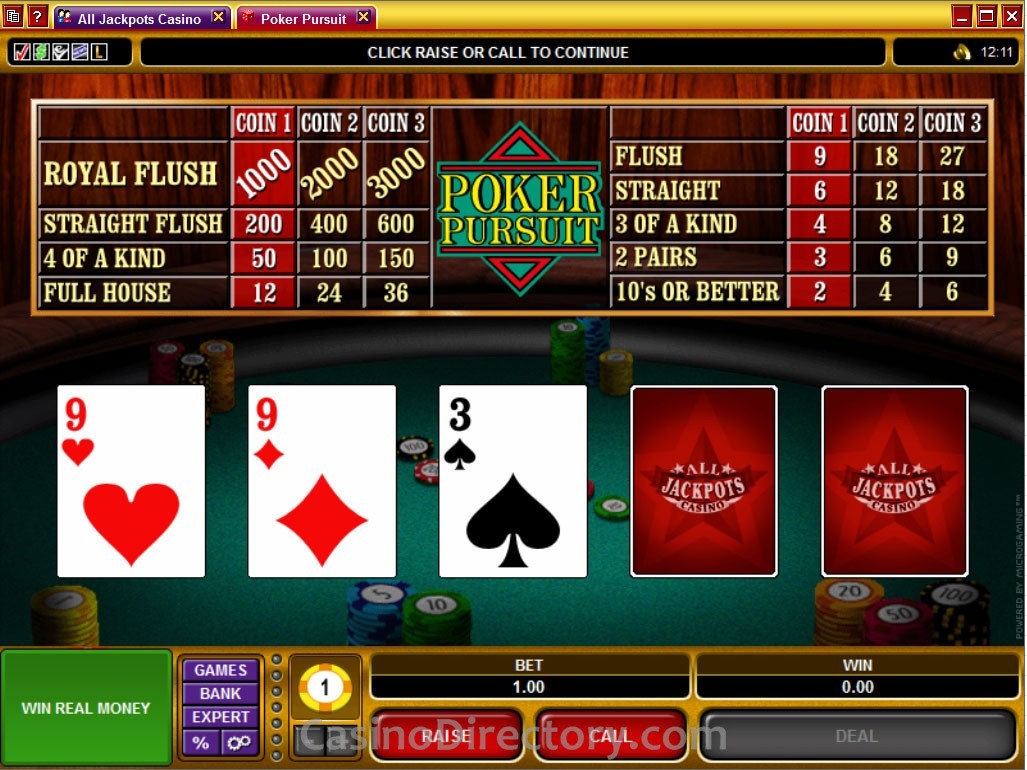1027x770 pixels.
Task: Switch to EXPERT mode
Action: (x=220, y=717)
